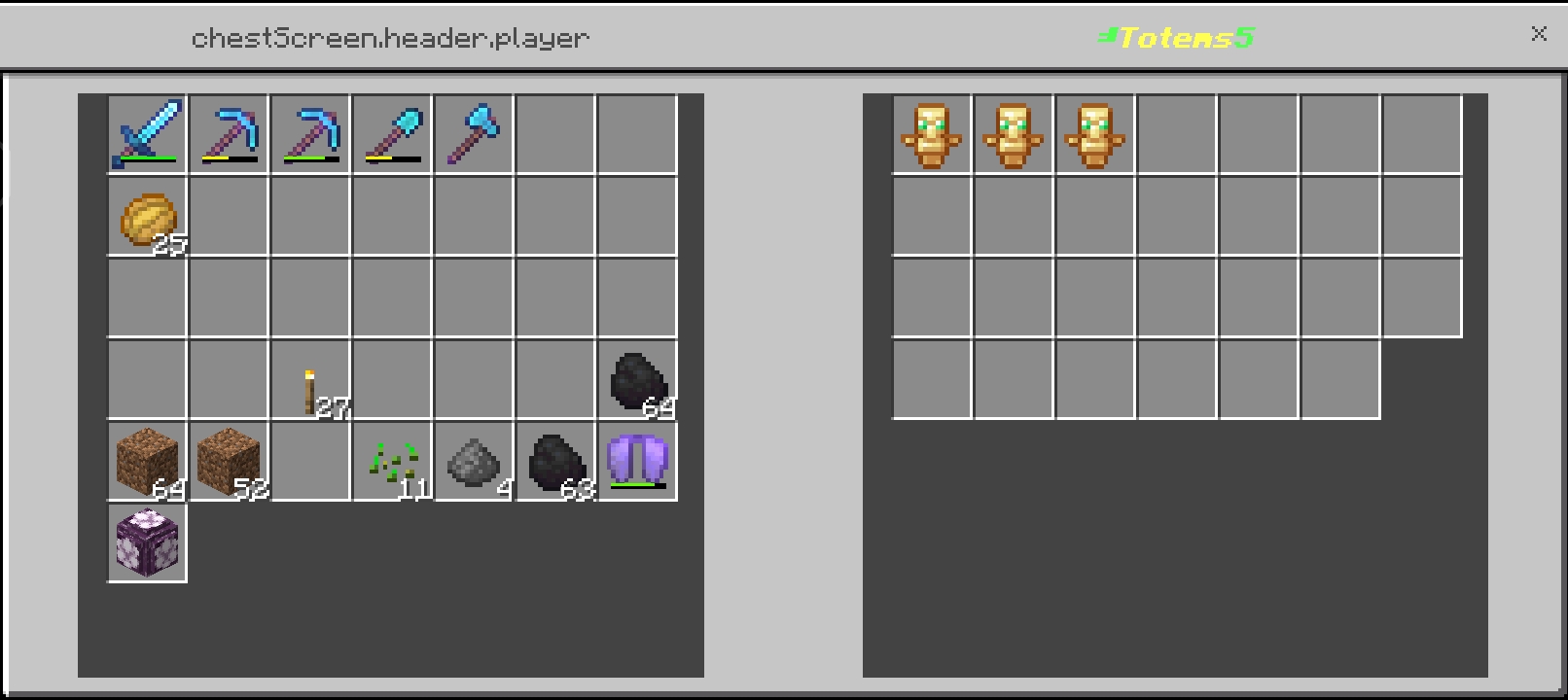Pick up the purple infested block
Screen dimensions: 1568x700
(x=147, y=542)
